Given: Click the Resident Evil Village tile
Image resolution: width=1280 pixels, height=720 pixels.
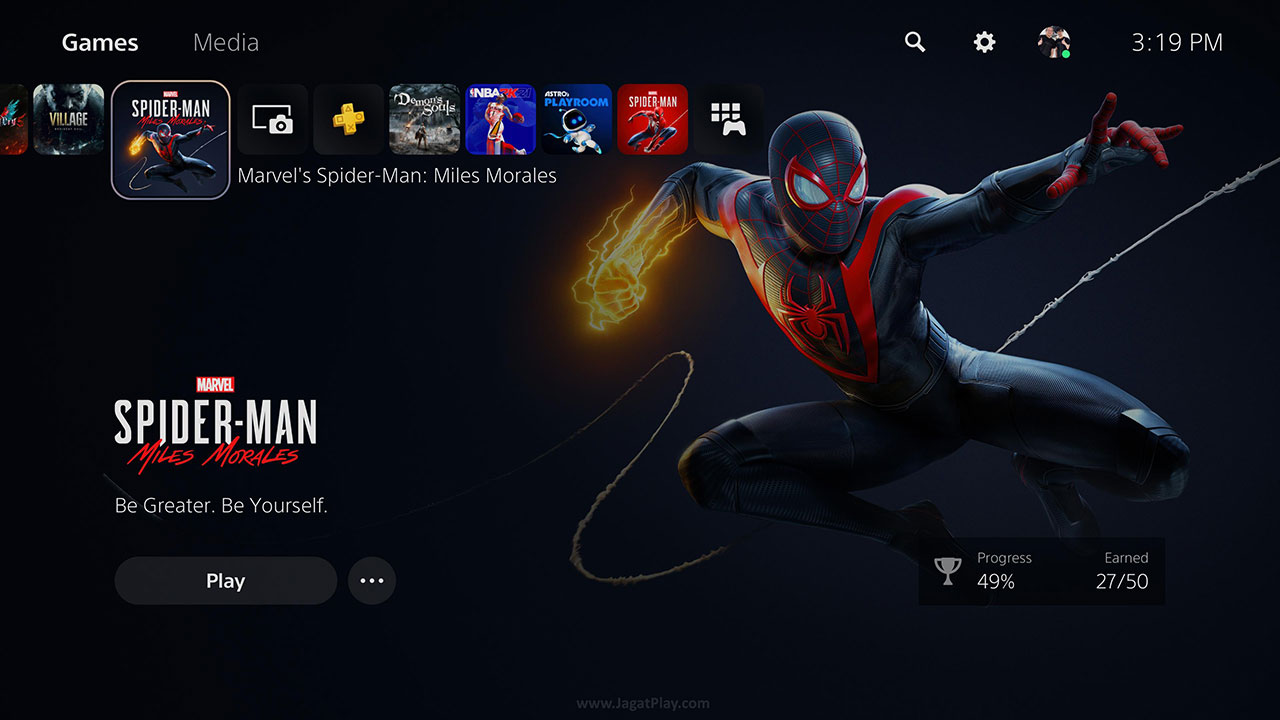Looking at the screenshot, I should (68, 119).
